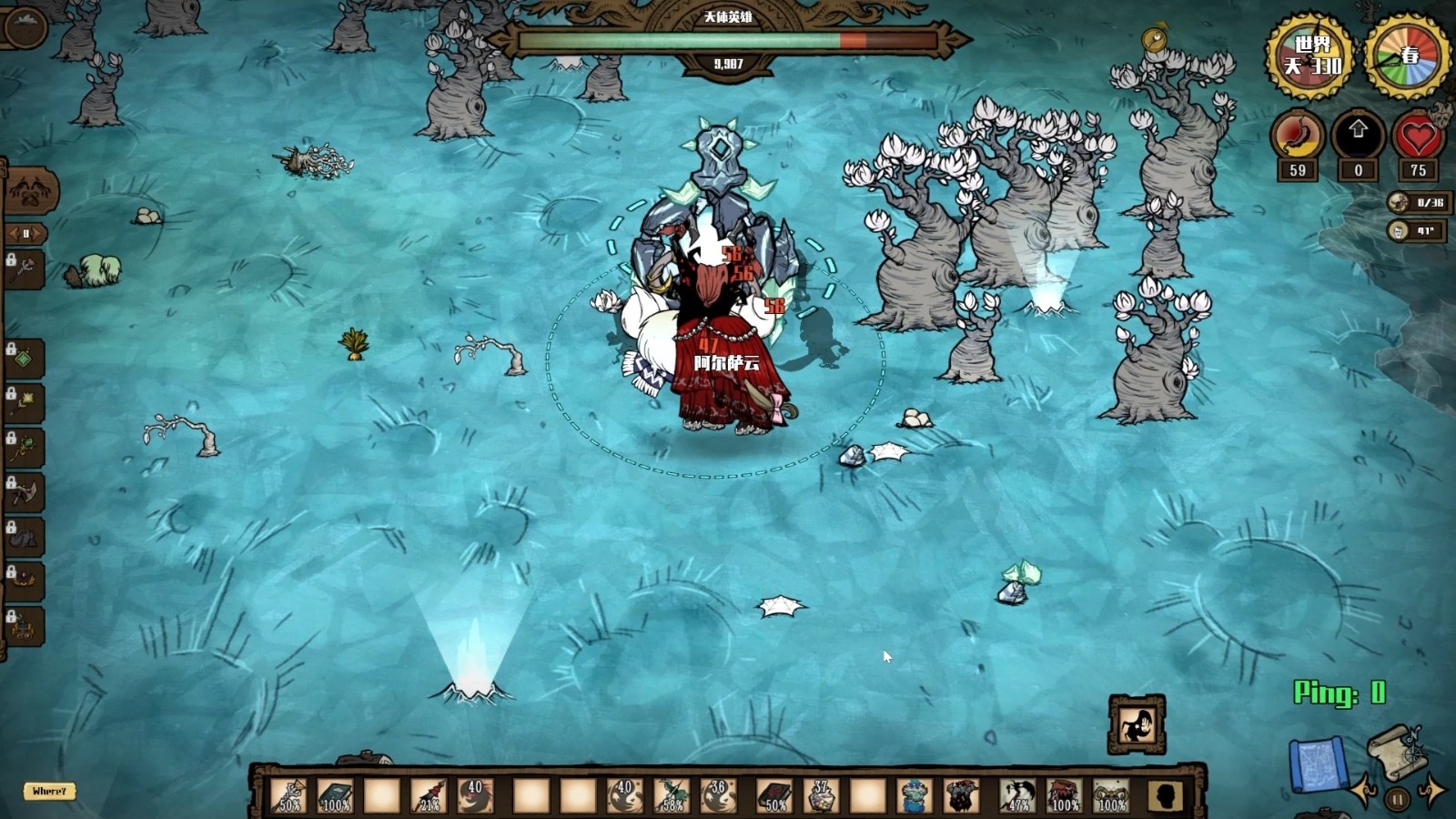Image resolution: width=1456 pixels, height=819 pixels.
Task: Select the blue gem pile slot
Action: [x=914, y=795]
